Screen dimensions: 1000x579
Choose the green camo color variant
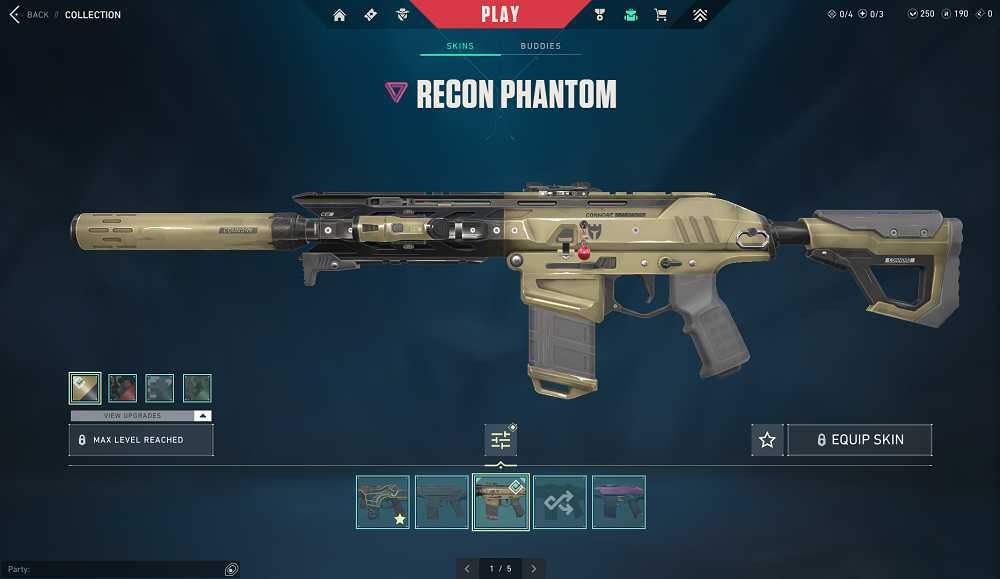tap(197, 388)
